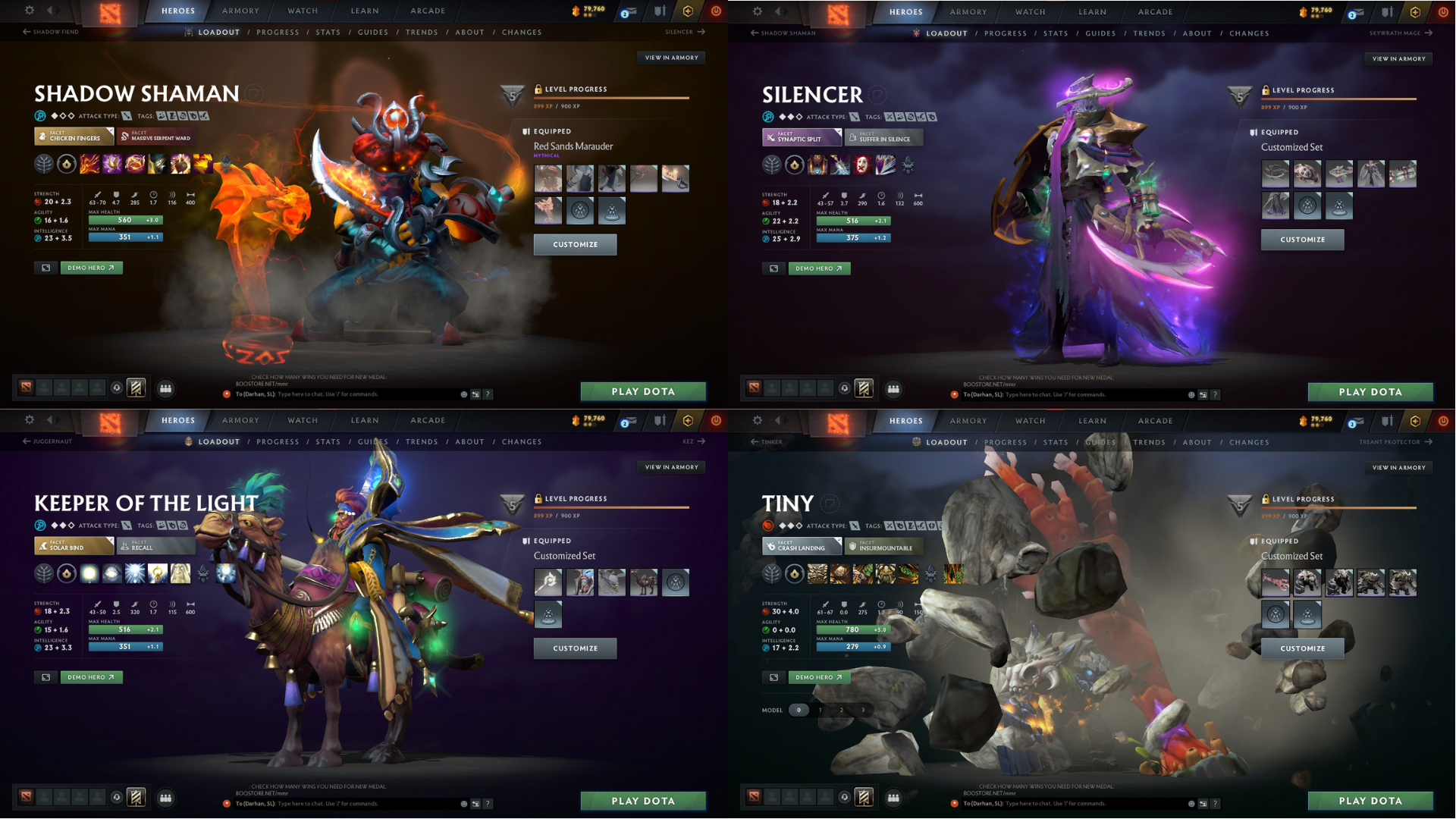Select model 2 for Tiny
1456x819 pixels.
tap(841, 711)
